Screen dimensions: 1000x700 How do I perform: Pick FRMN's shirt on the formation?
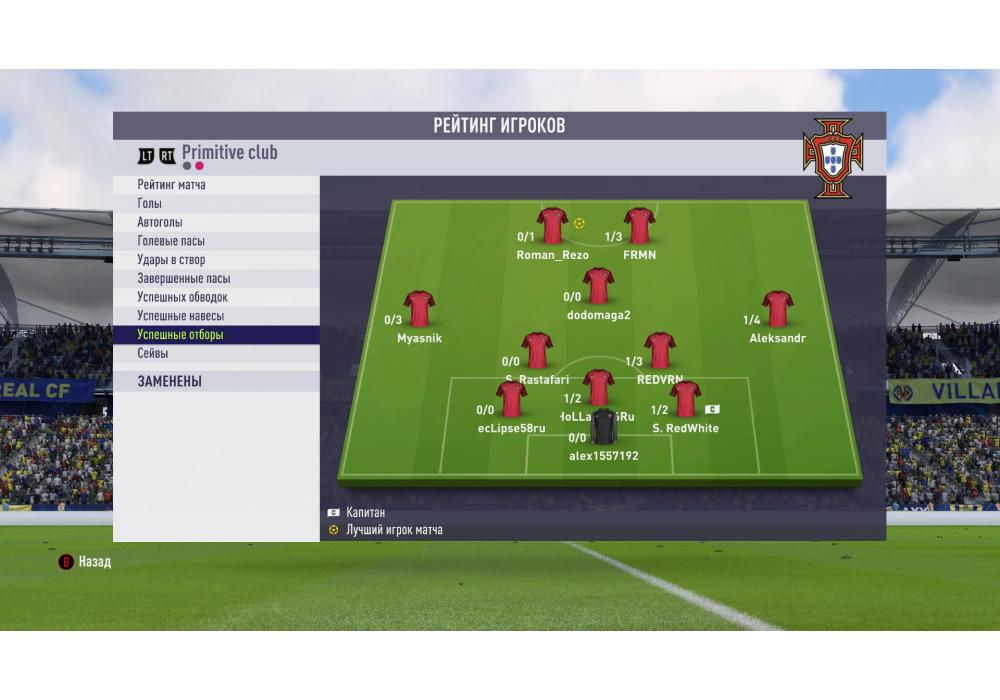(x=639, y=226)
